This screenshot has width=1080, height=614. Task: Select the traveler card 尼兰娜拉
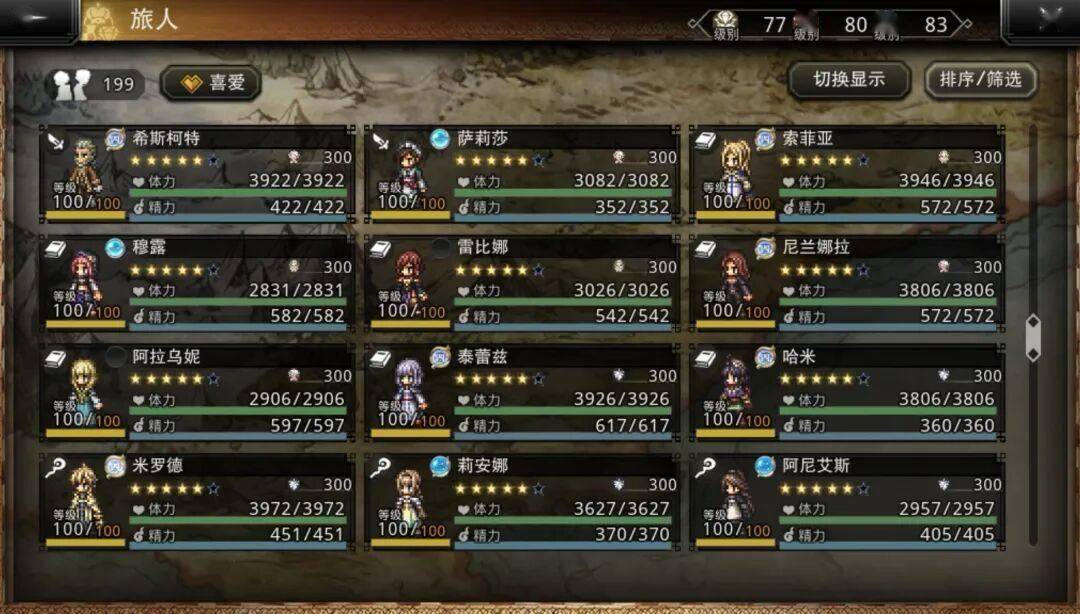click(848, 282)
